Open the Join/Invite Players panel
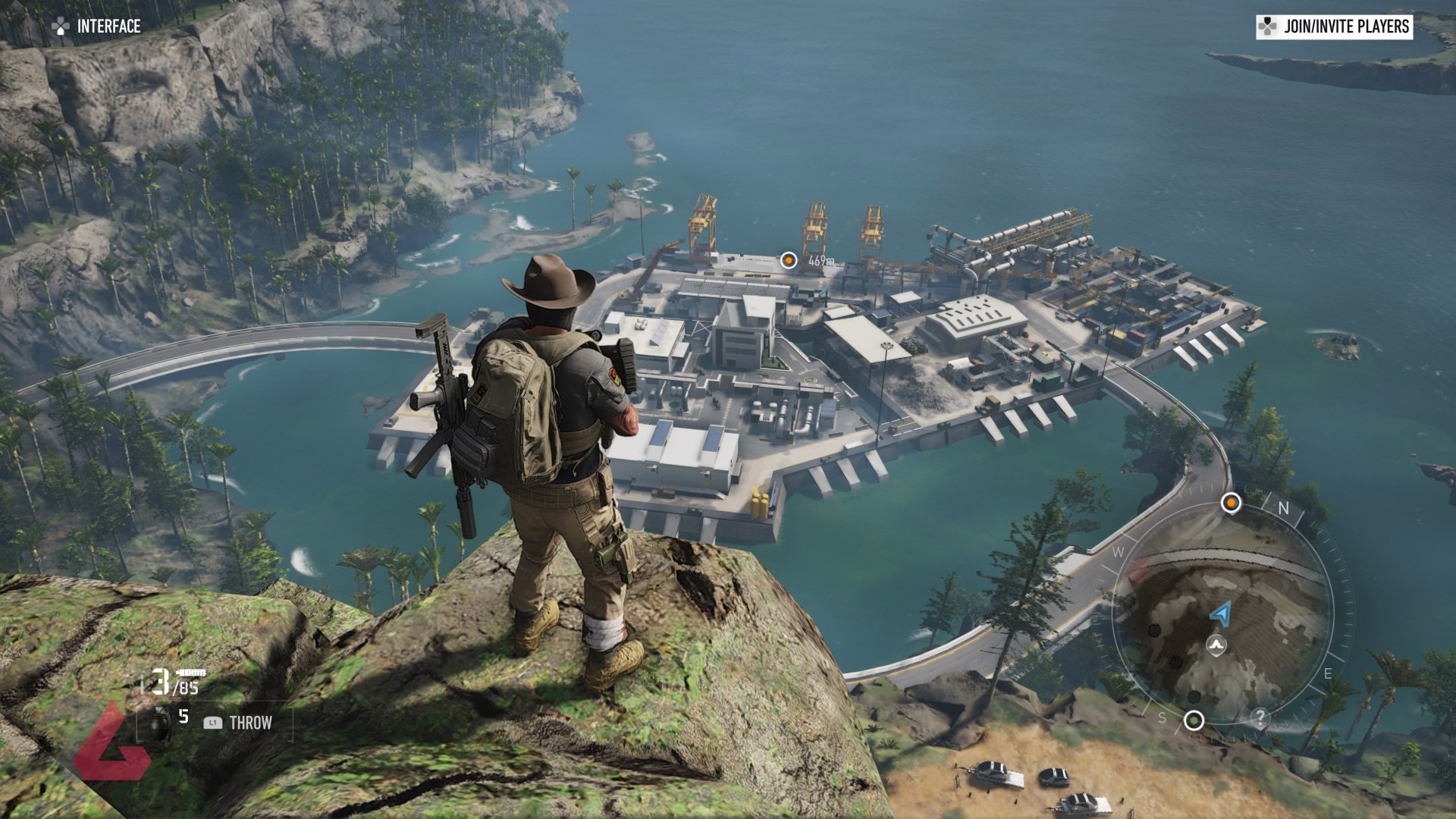This screenshot has height=819, width=1456. tap(1335, 27)
